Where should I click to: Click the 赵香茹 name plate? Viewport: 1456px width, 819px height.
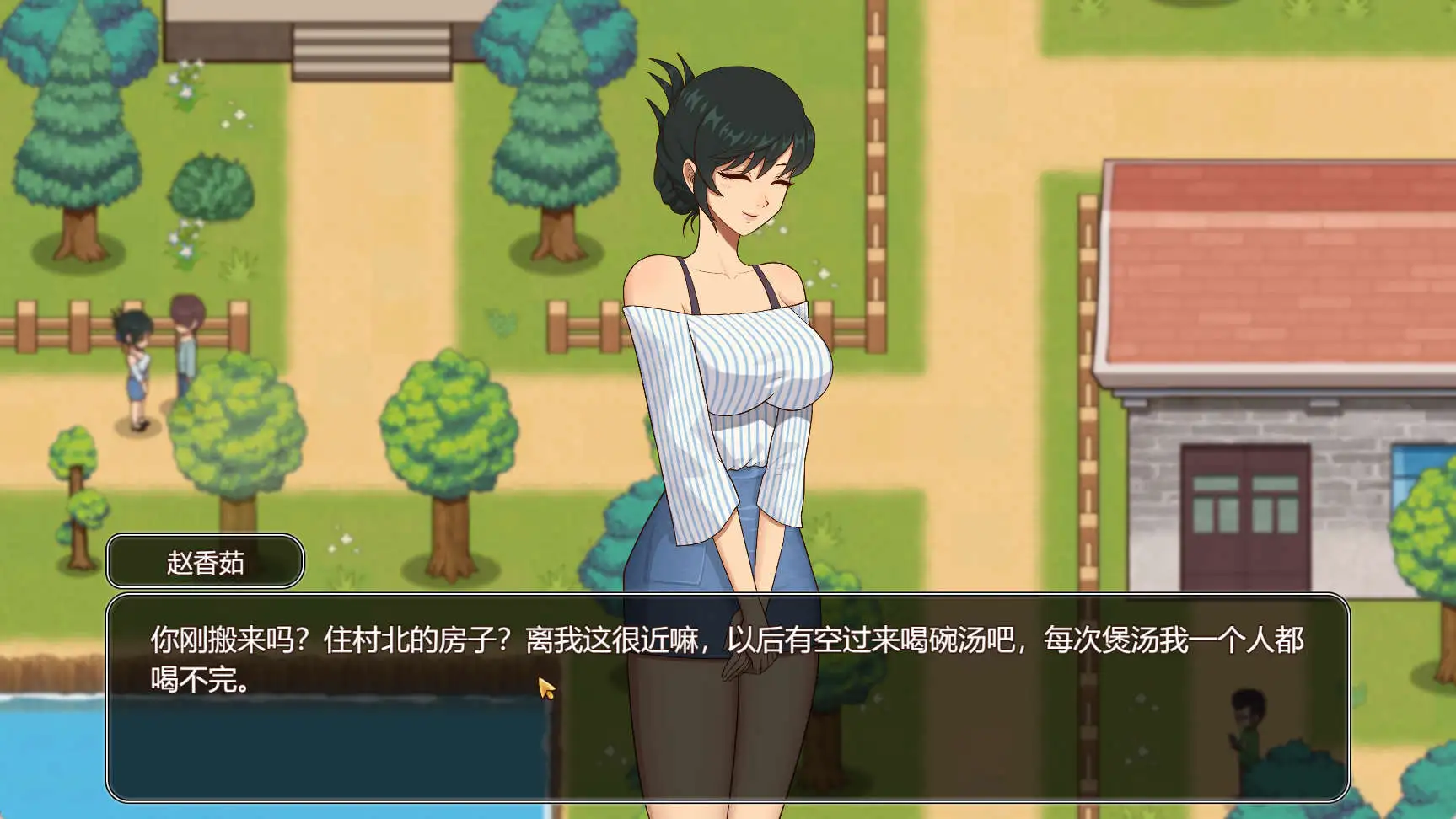[x=205, y=561]
